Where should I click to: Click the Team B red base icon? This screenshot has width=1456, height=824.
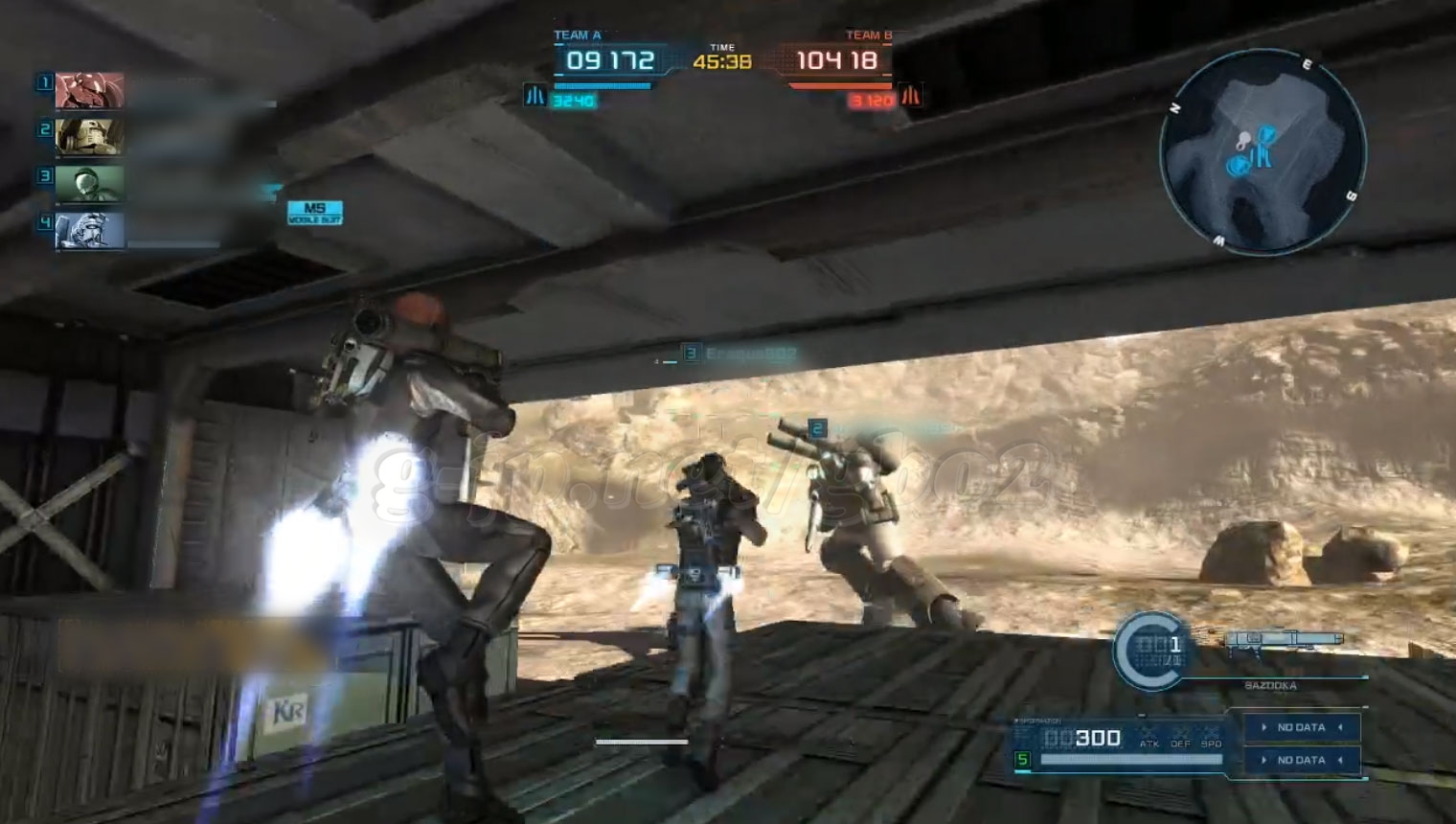911,96
